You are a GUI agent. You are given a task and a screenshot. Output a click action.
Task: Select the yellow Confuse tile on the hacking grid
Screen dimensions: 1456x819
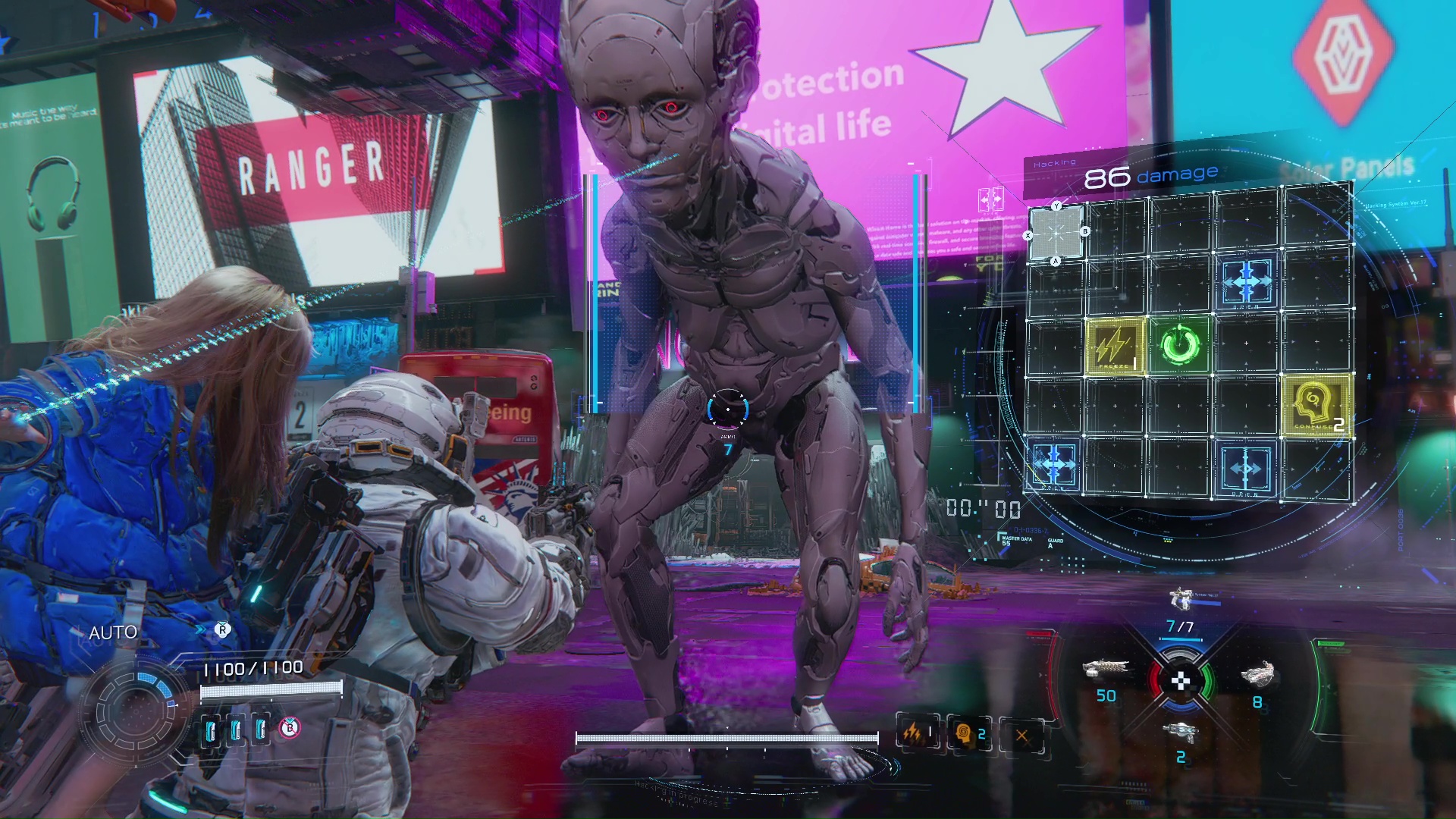(1315, 406)
